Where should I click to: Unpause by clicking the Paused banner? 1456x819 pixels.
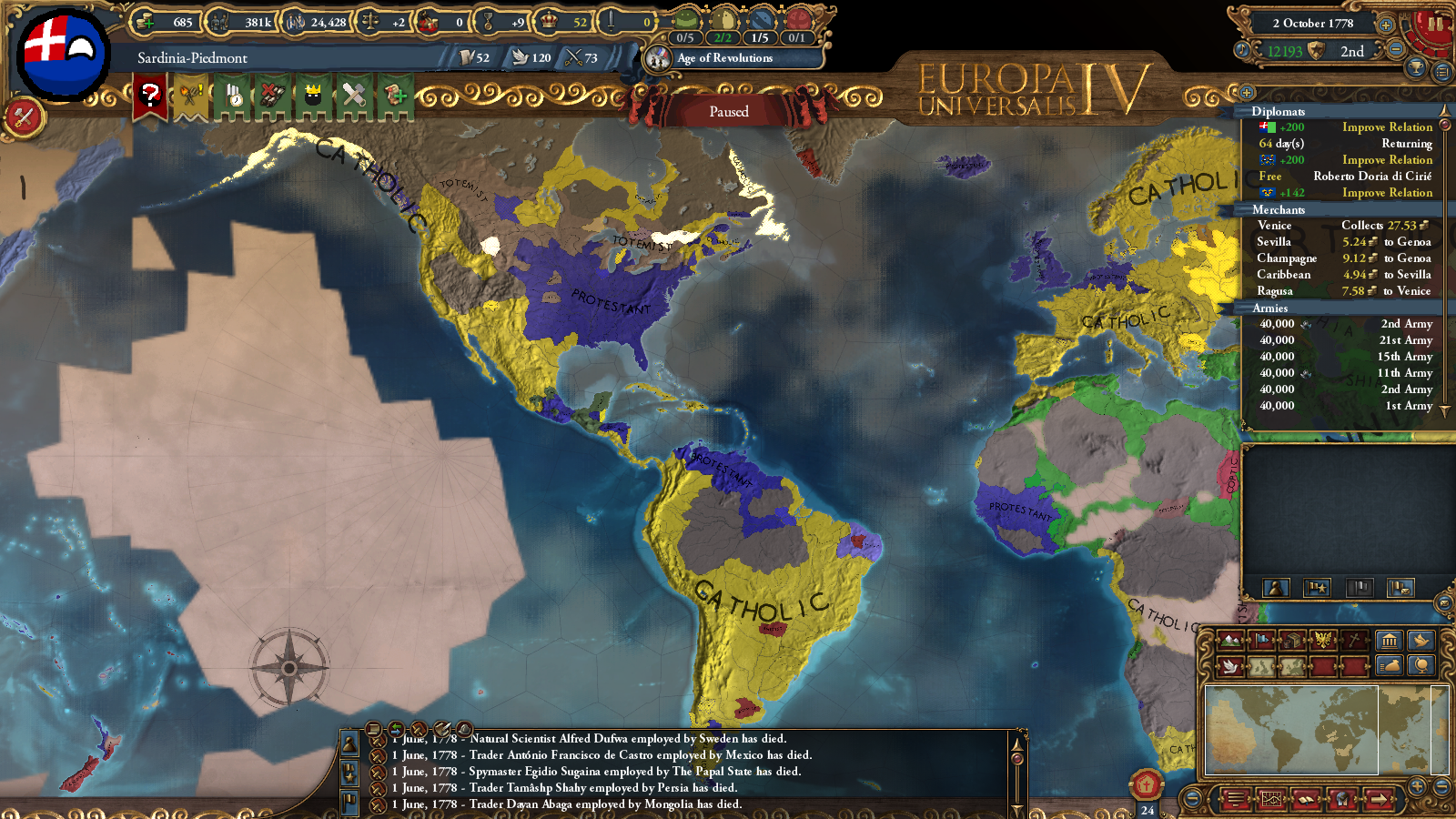pos(728,111)
